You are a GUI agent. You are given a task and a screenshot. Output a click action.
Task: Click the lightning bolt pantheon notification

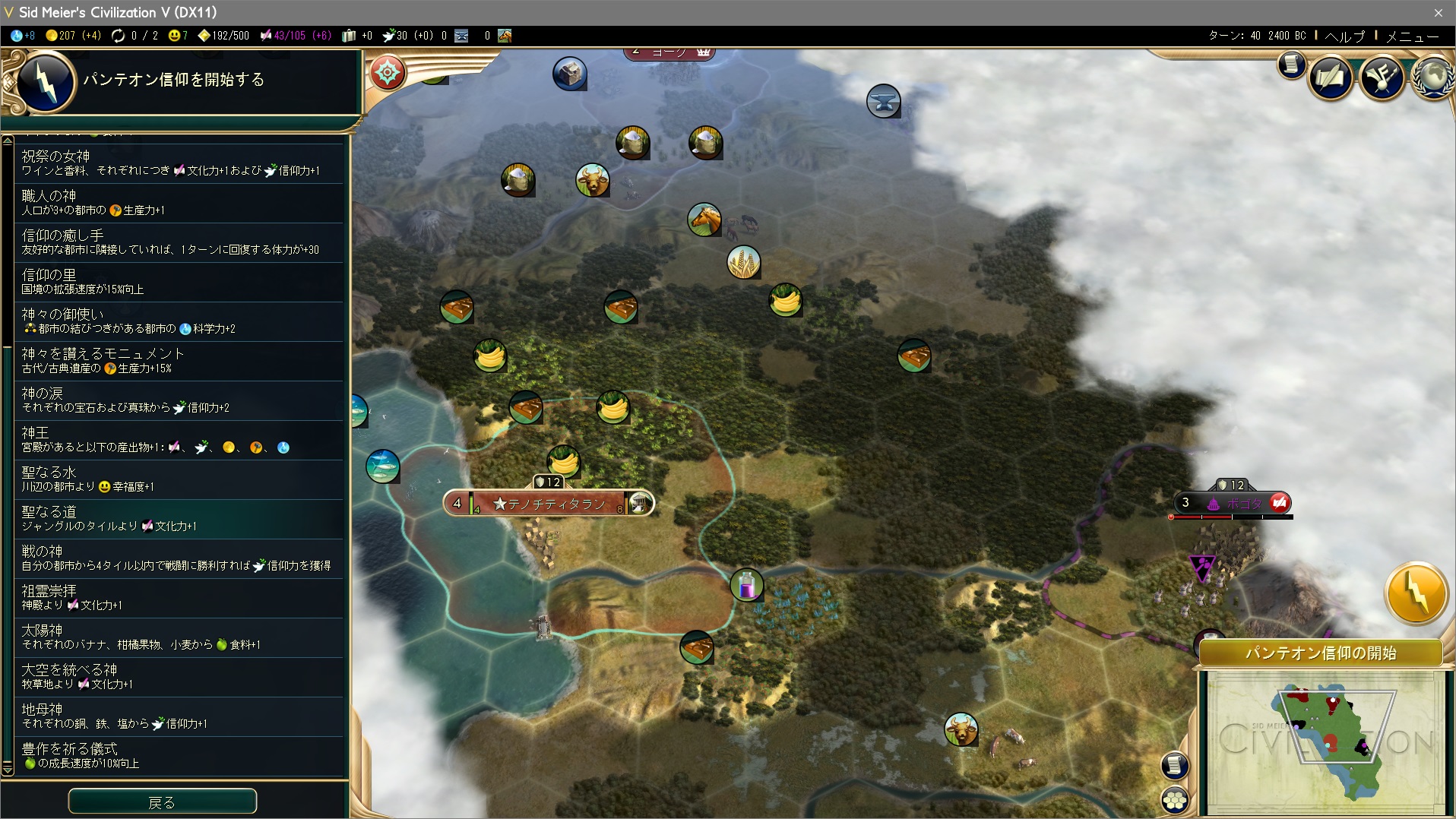1416,593
